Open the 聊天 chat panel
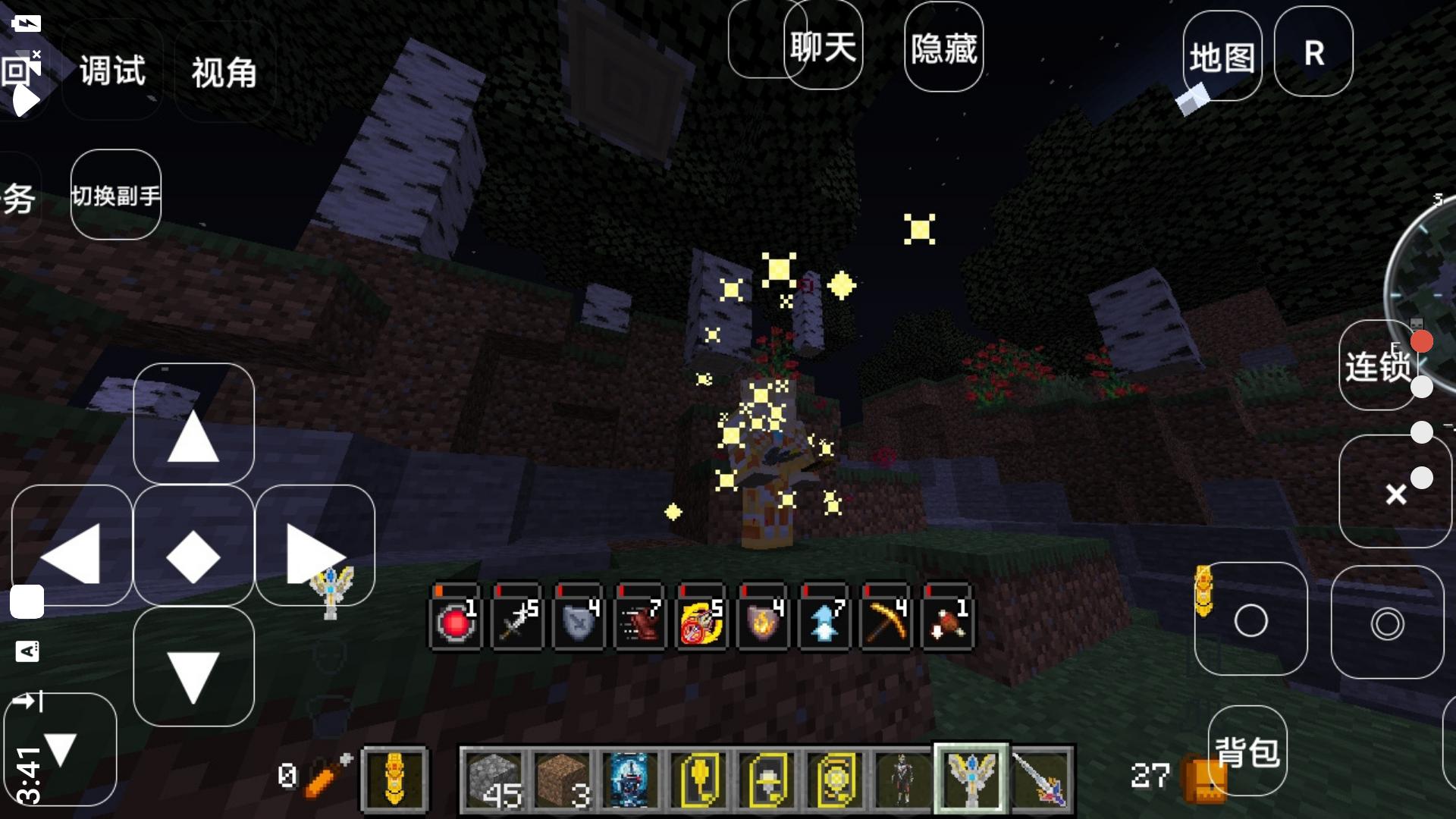 823,45
